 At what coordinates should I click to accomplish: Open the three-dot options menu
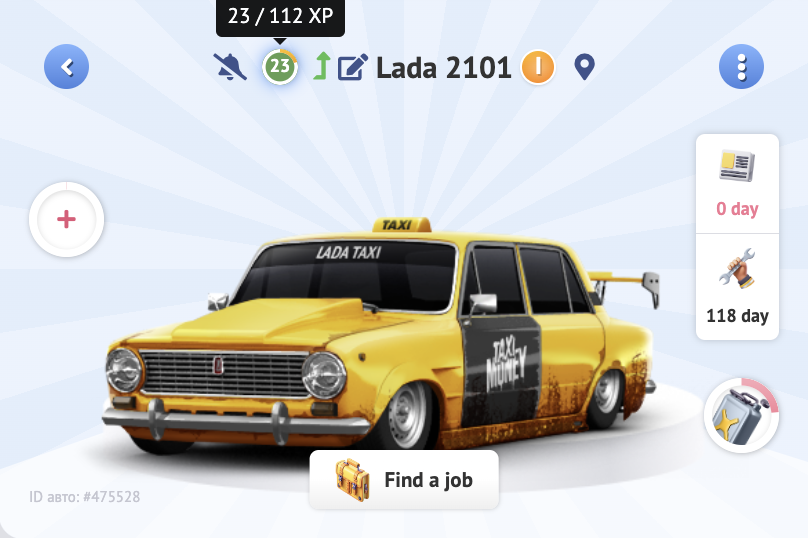[x=741, y=67]
